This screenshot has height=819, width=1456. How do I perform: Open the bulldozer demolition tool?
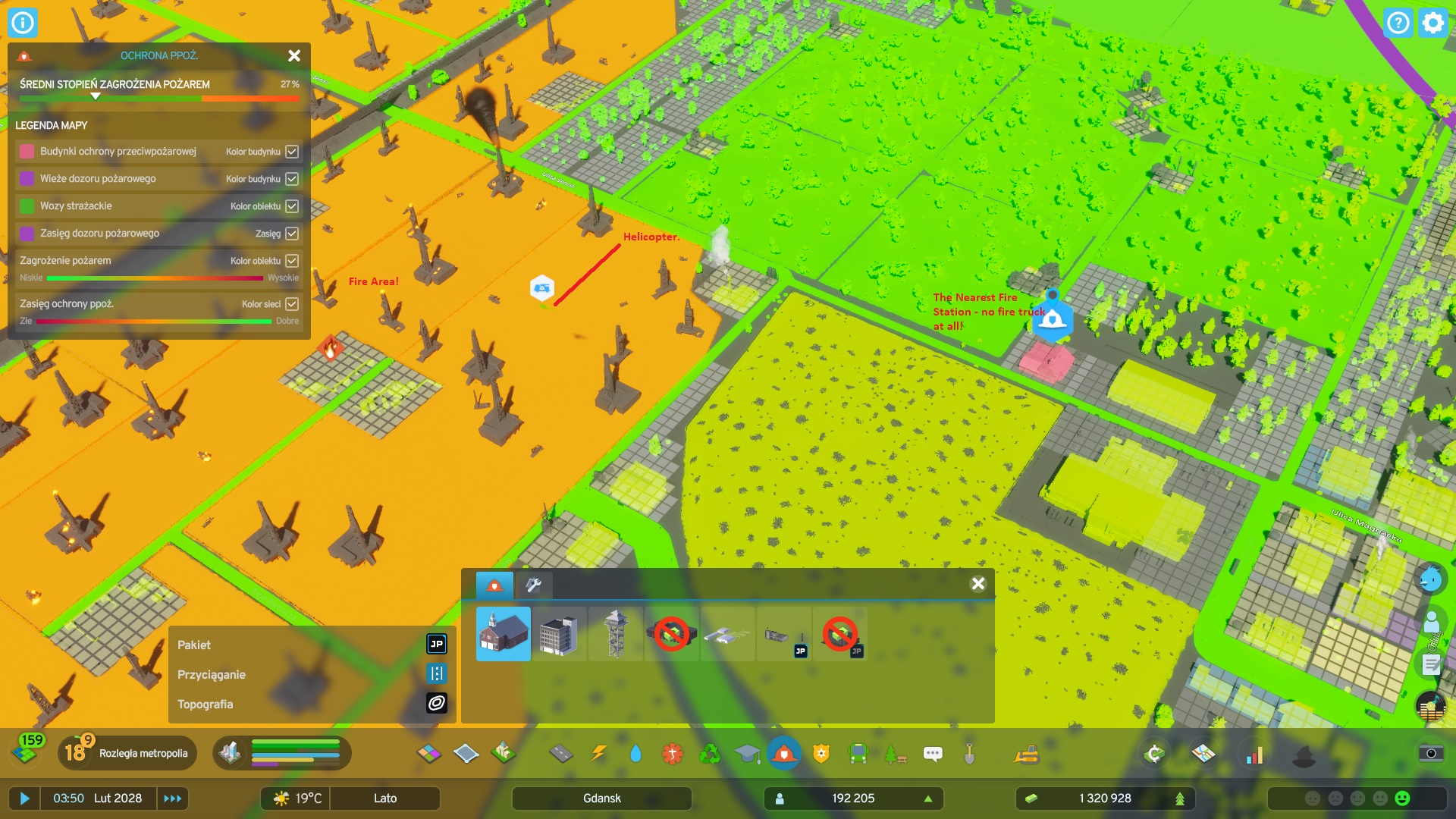coord(1028,754)
